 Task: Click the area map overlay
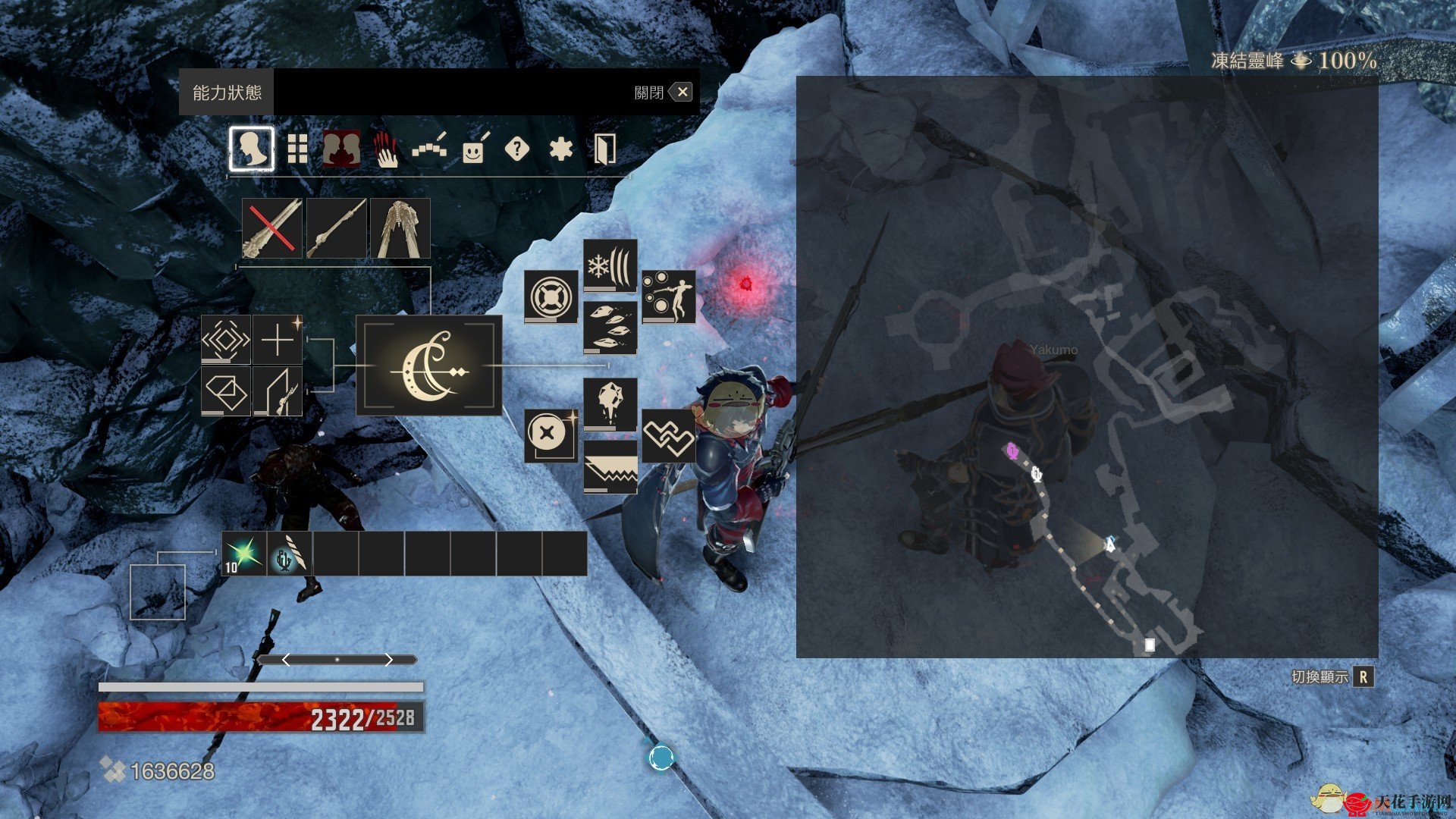click(x=1087, y=366)
